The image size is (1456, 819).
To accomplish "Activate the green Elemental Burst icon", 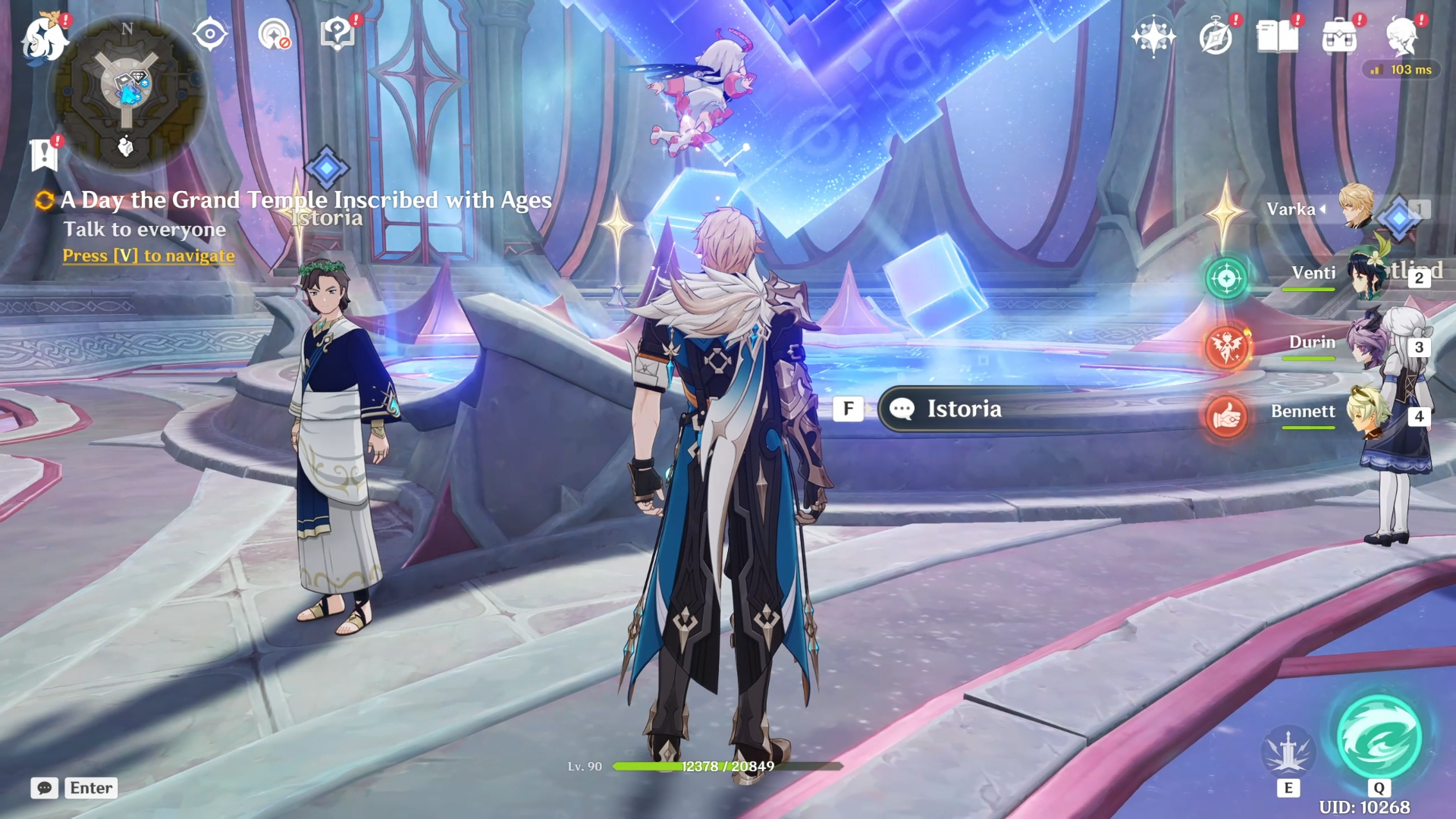I will [1379, 738].
